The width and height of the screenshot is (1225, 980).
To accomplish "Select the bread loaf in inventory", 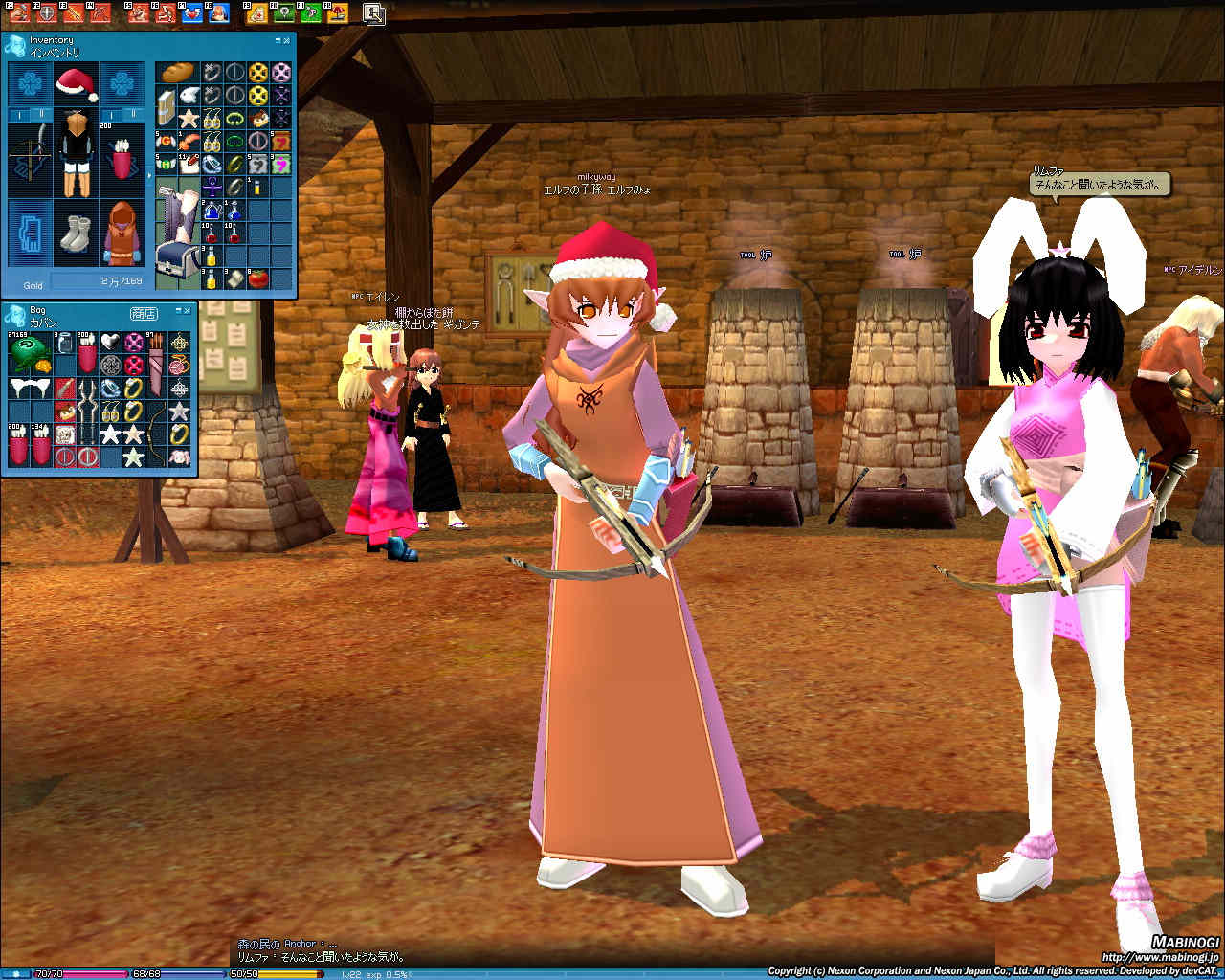I will [177, 74].
